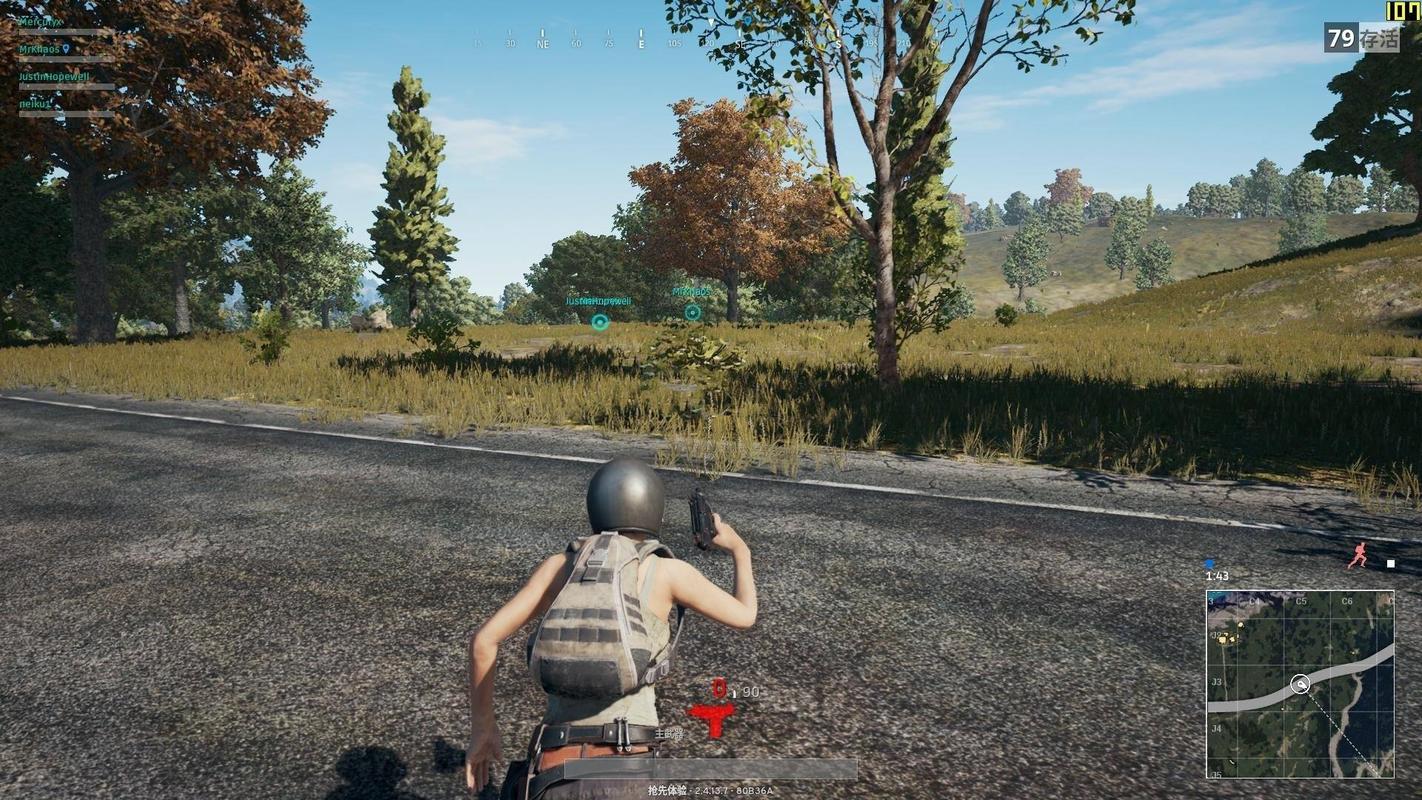Toggle MrKhaos's circular teammate marker

click(691, 311)
